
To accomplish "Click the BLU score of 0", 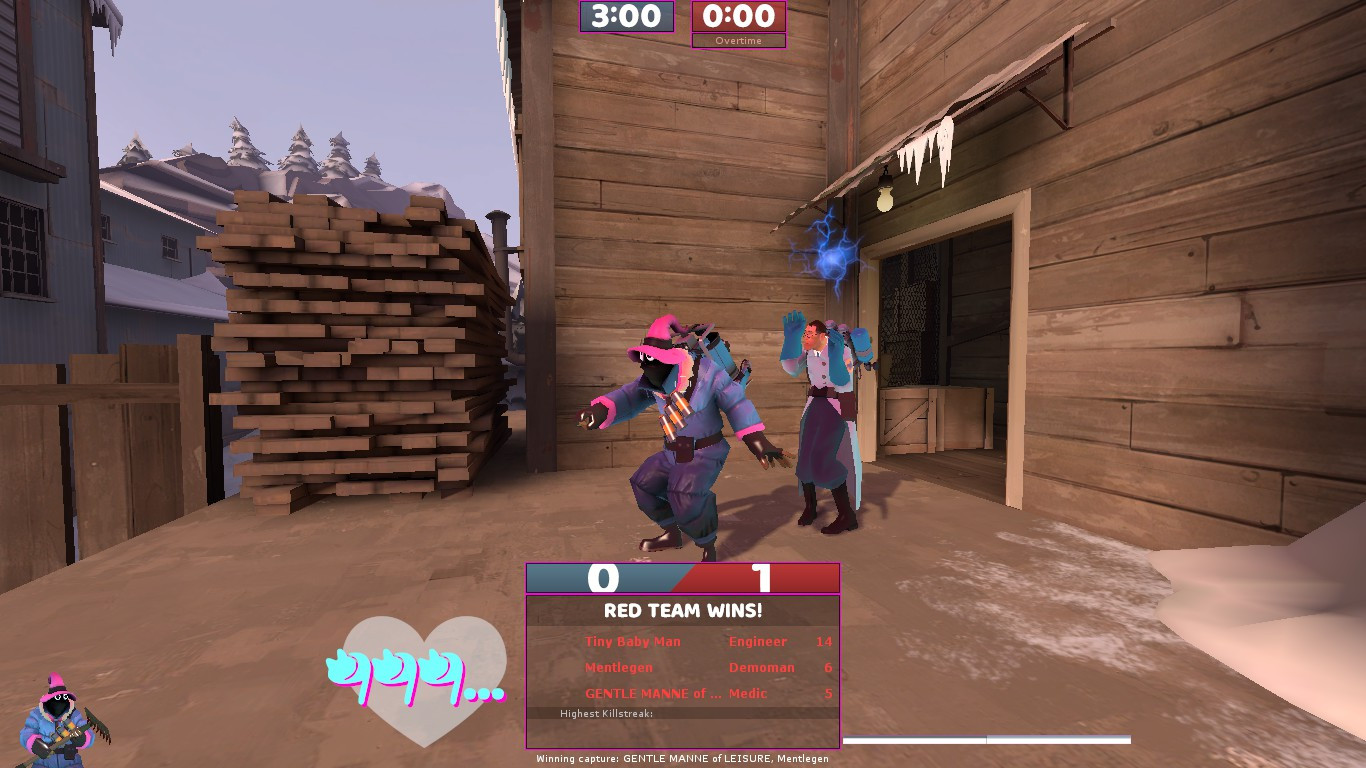I will pyautogui.click(x=604, y=578).
